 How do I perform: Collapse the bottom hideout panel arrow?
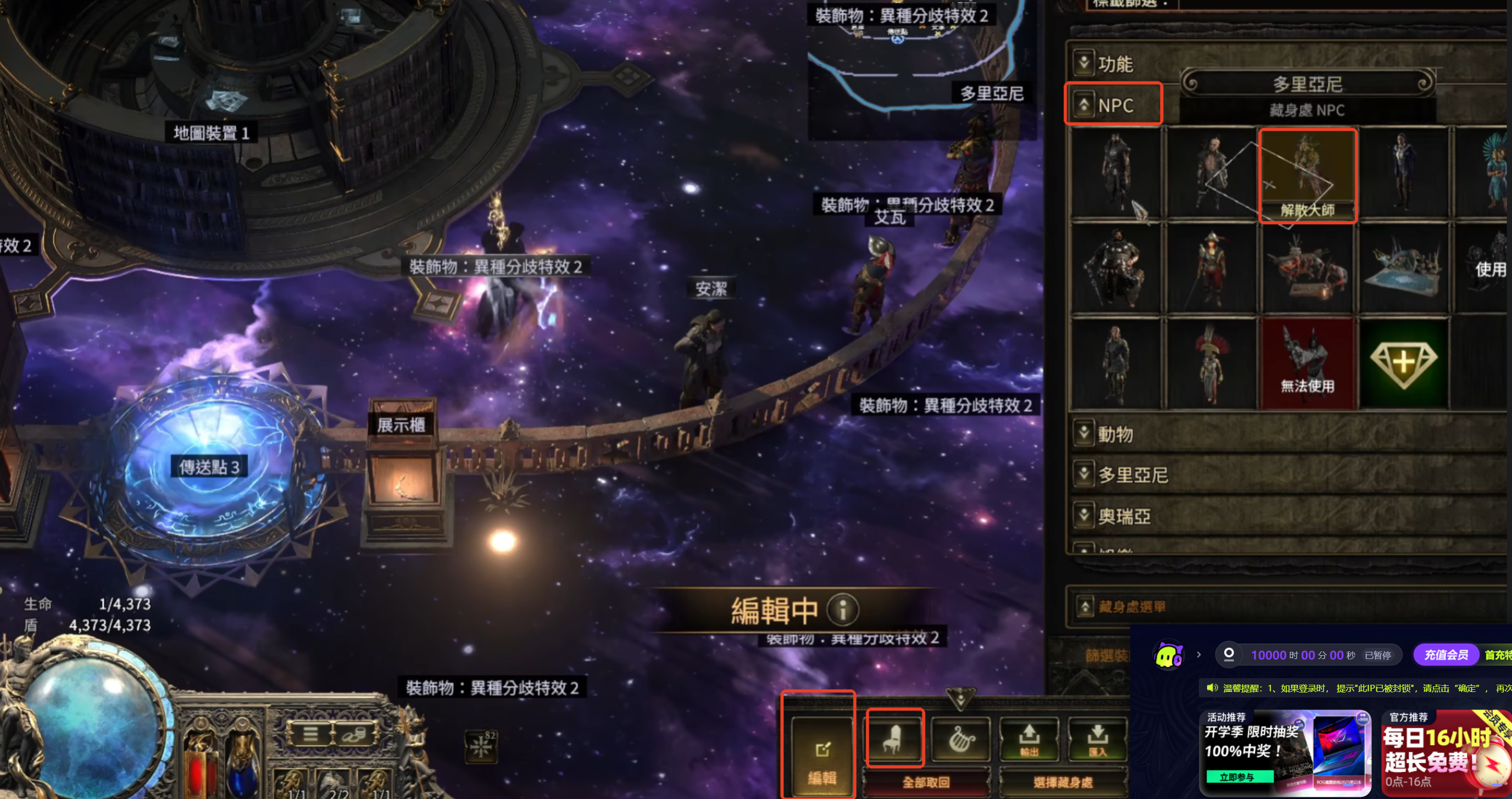point(960,698)
